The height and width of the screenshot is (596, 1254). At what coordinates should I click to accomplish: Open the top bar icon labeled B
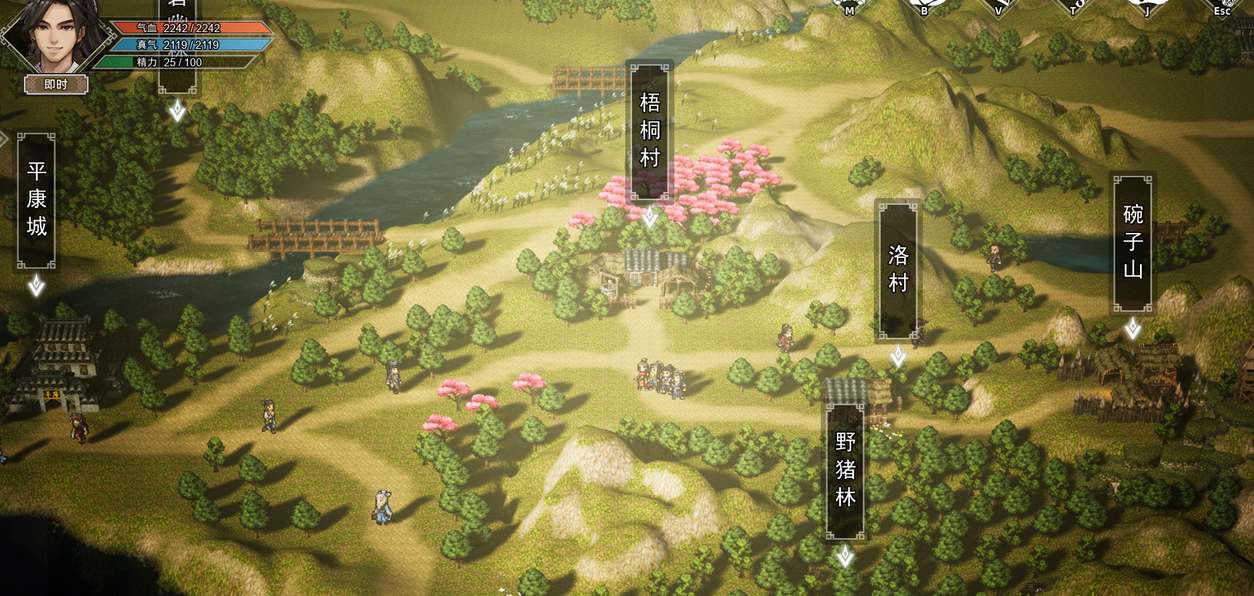coord(924,6)
